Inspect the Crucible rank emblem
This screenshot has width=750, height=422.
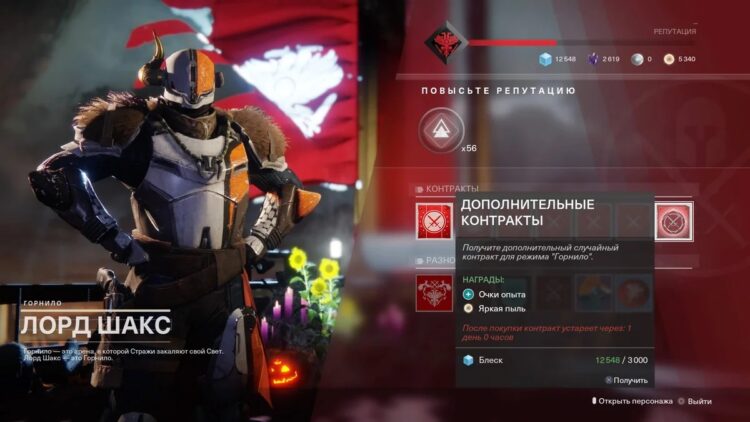443,43
